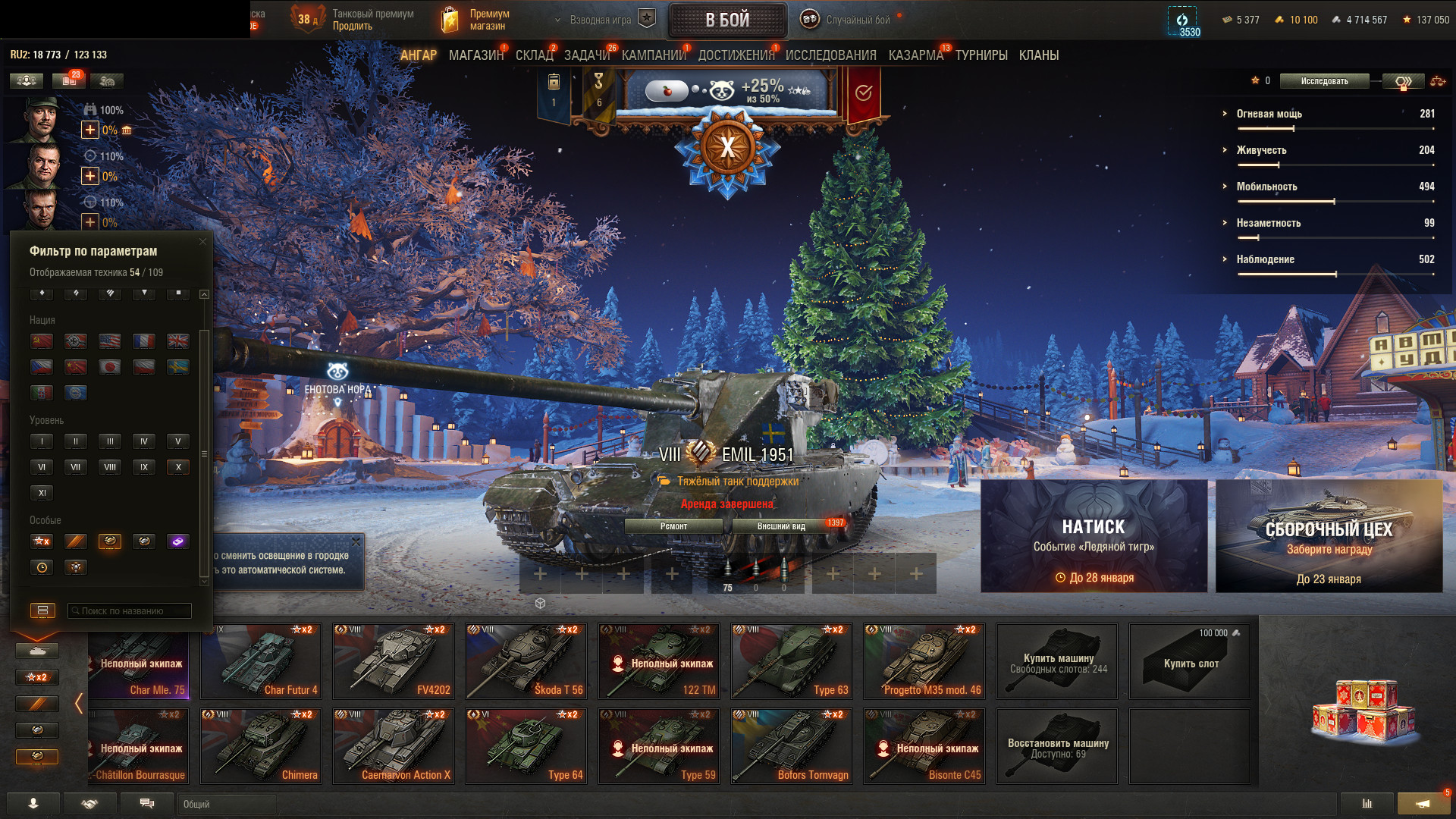Go to the ТУРНИРЫ tab

[x=981, y=55]
